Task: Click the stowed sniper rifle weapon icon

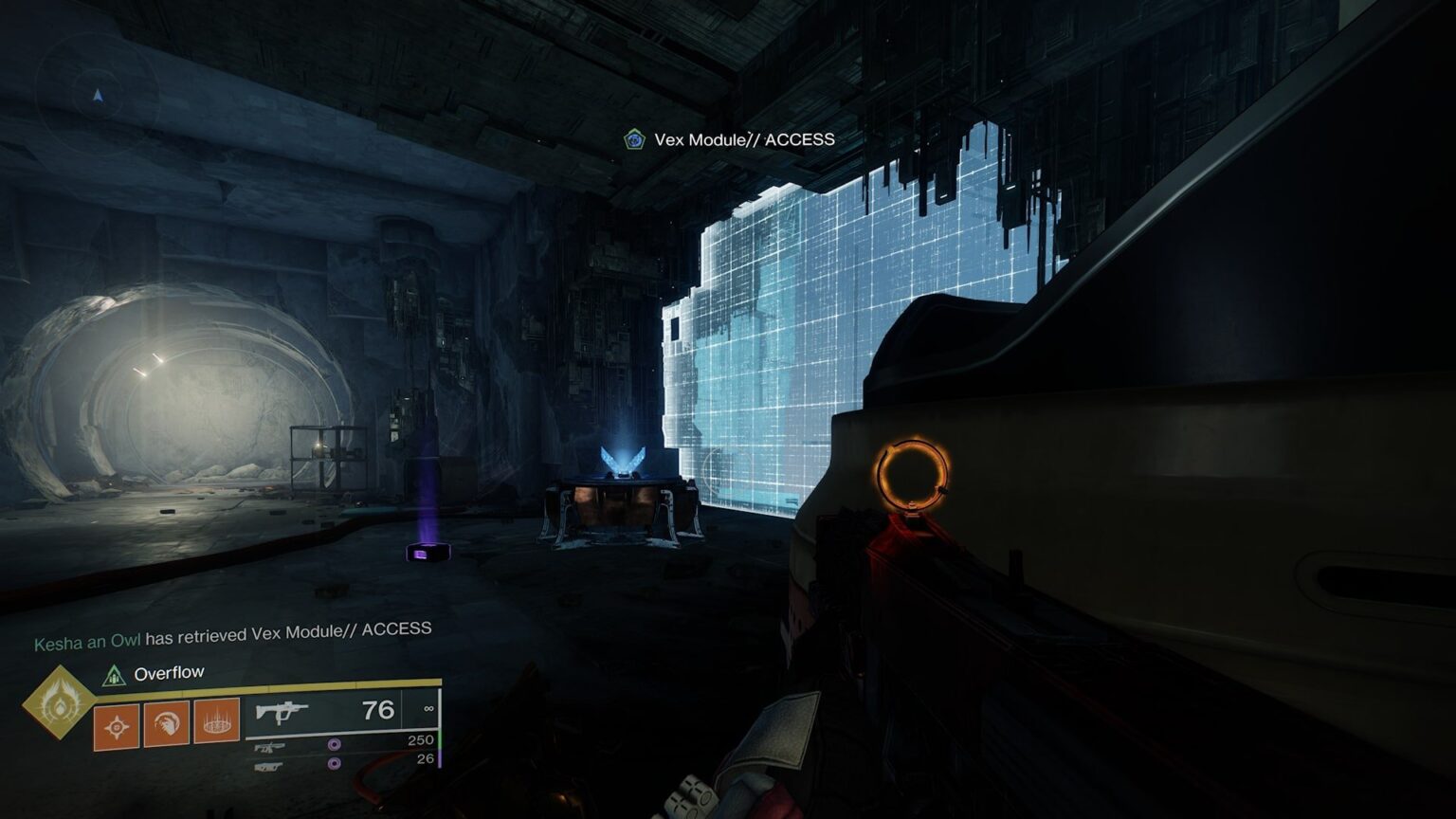Action: [x=269, y=747]
